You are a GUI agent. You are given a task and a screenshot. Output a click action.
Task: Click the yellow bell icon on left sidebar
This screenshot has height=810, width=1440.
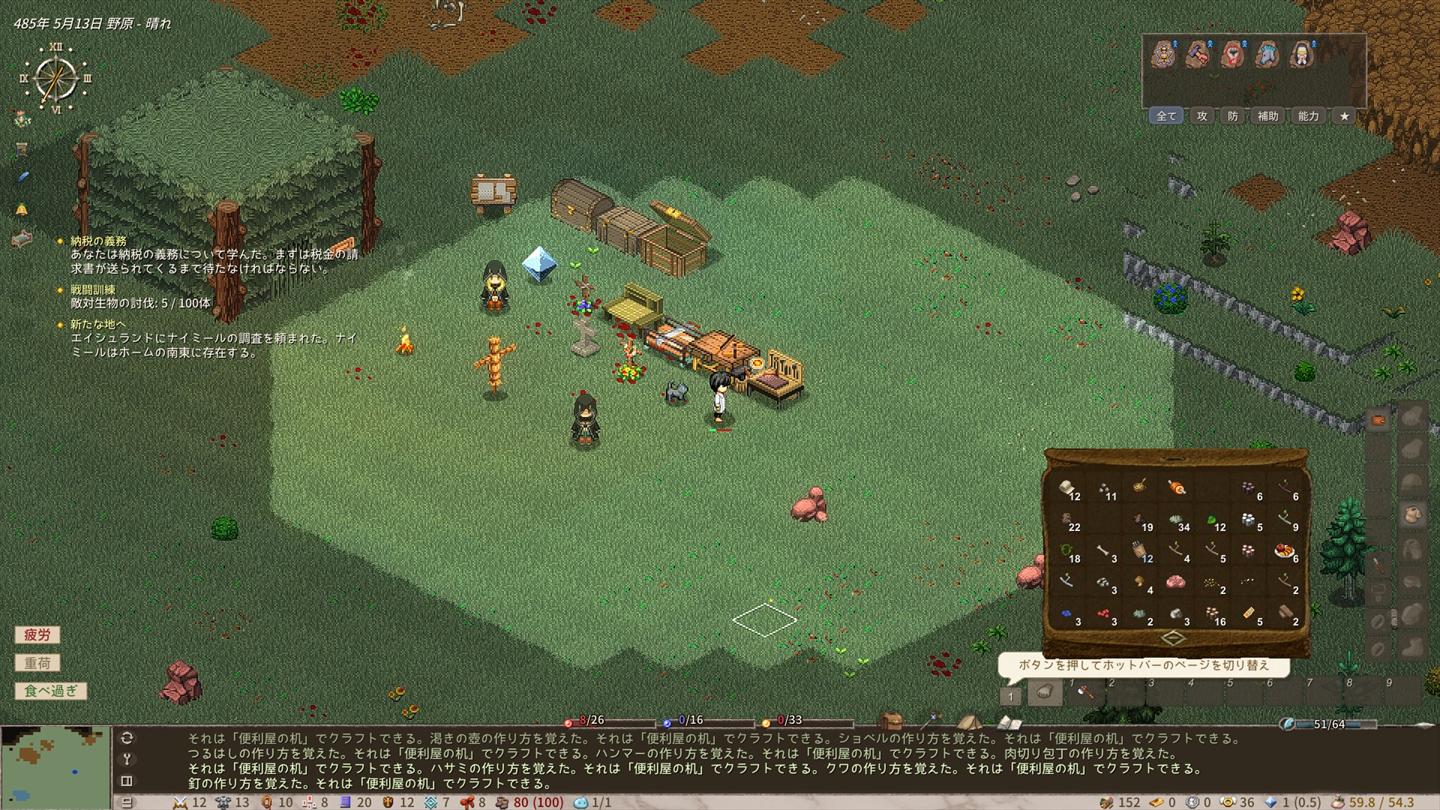[21, 209]
